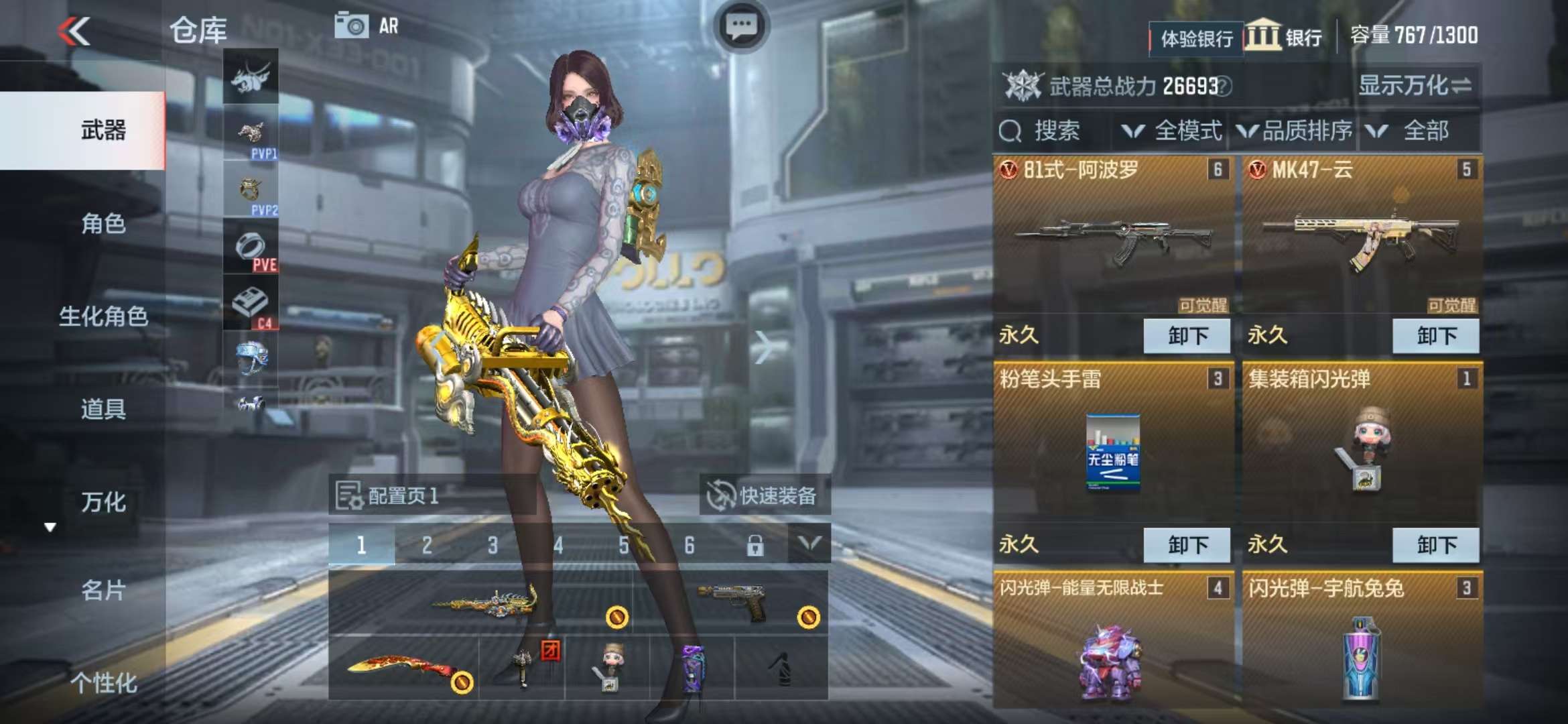Go back using the double-arrow button

(x=74, y=32)
